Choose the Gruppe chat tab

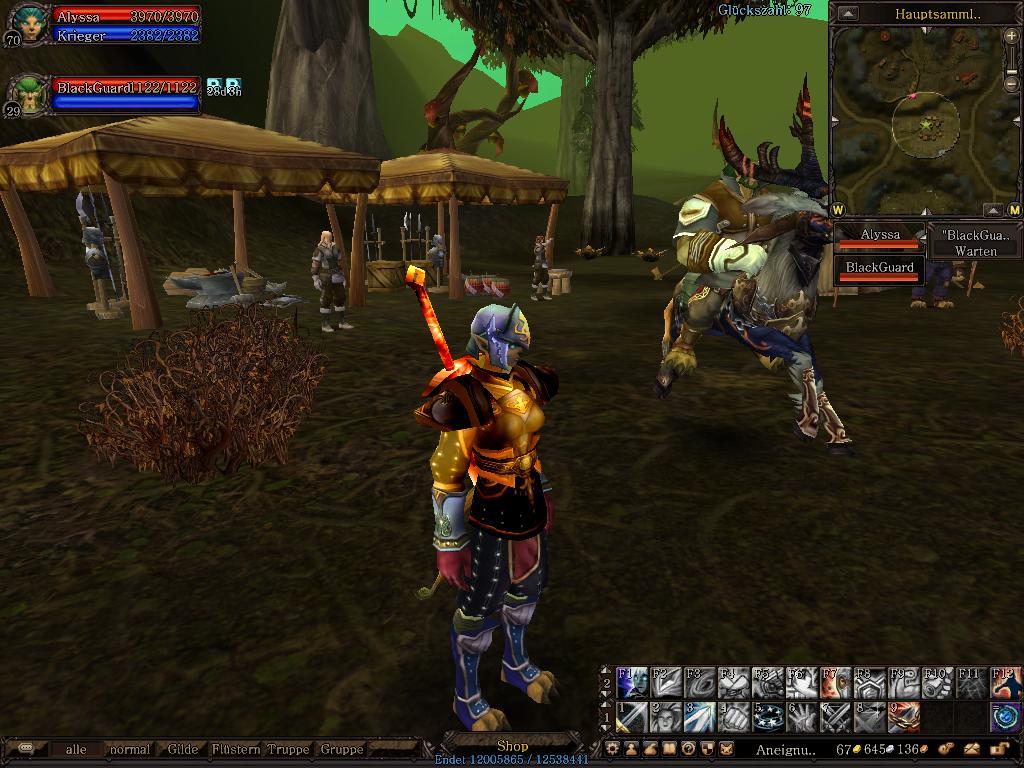click(342, 749)
